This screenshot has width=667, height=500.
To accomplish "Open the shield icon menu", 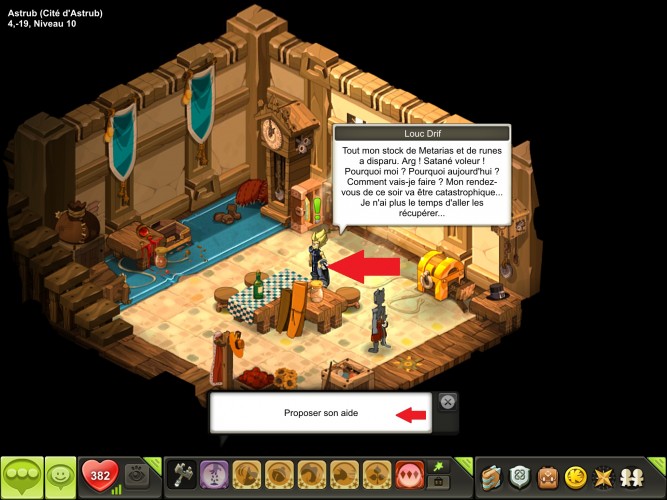I will [521, 476].
